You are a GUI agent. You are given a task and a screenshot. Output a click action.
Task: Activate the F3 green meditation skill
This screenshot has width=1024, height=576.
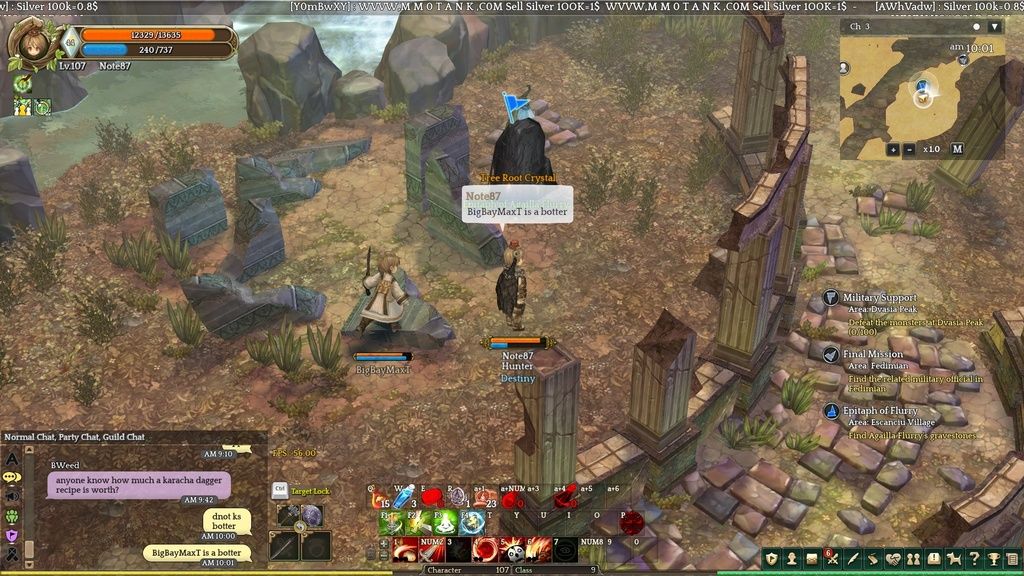point(446,523)
